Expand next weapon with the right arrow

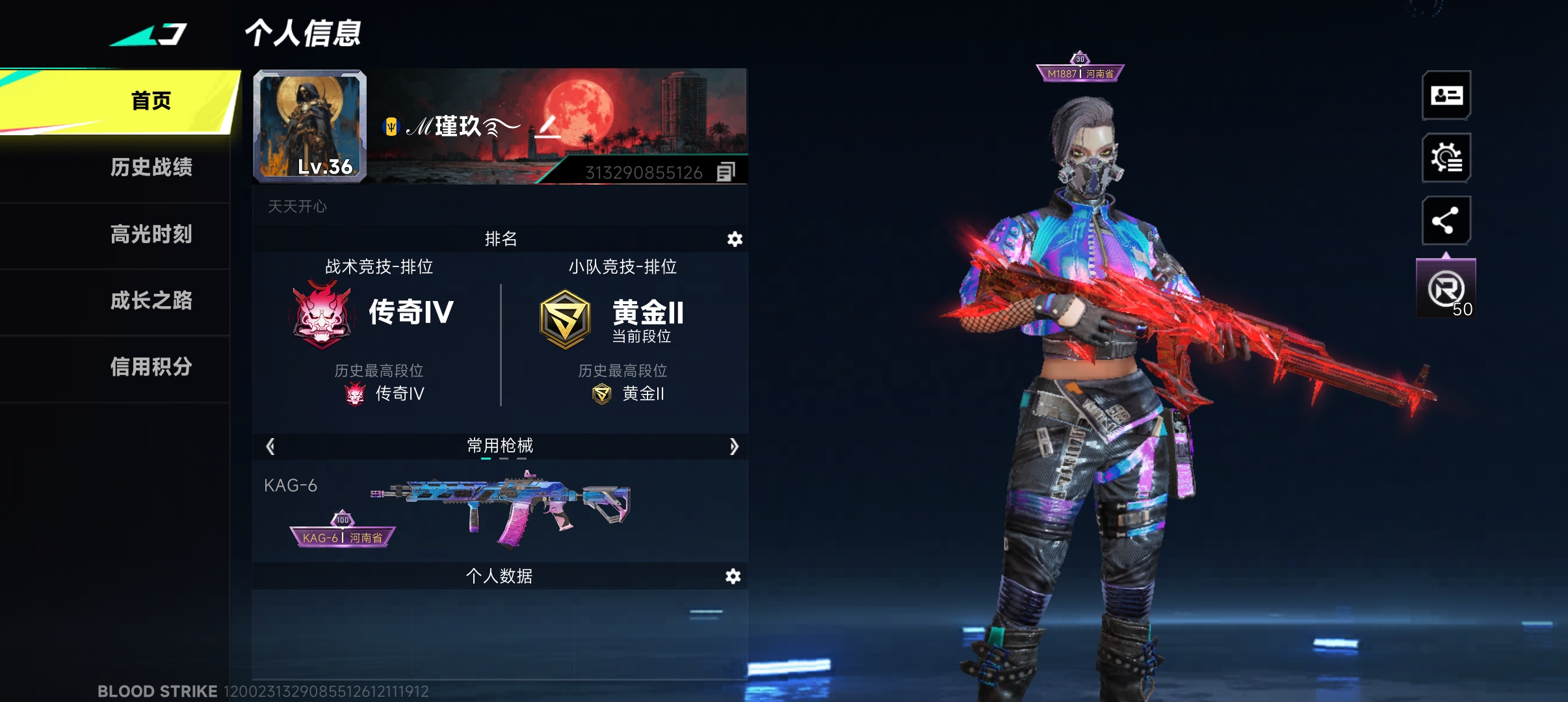point(735,447)
